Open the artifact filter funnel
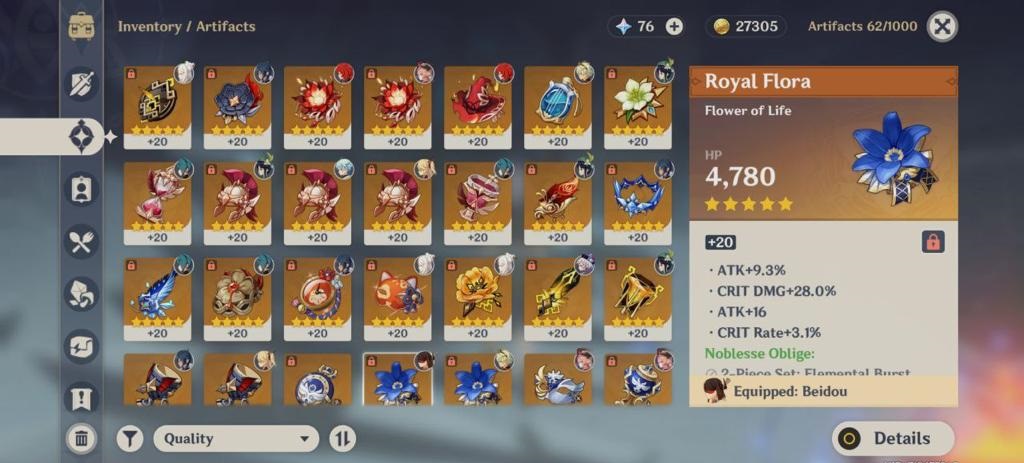 [x=130, y=438]
